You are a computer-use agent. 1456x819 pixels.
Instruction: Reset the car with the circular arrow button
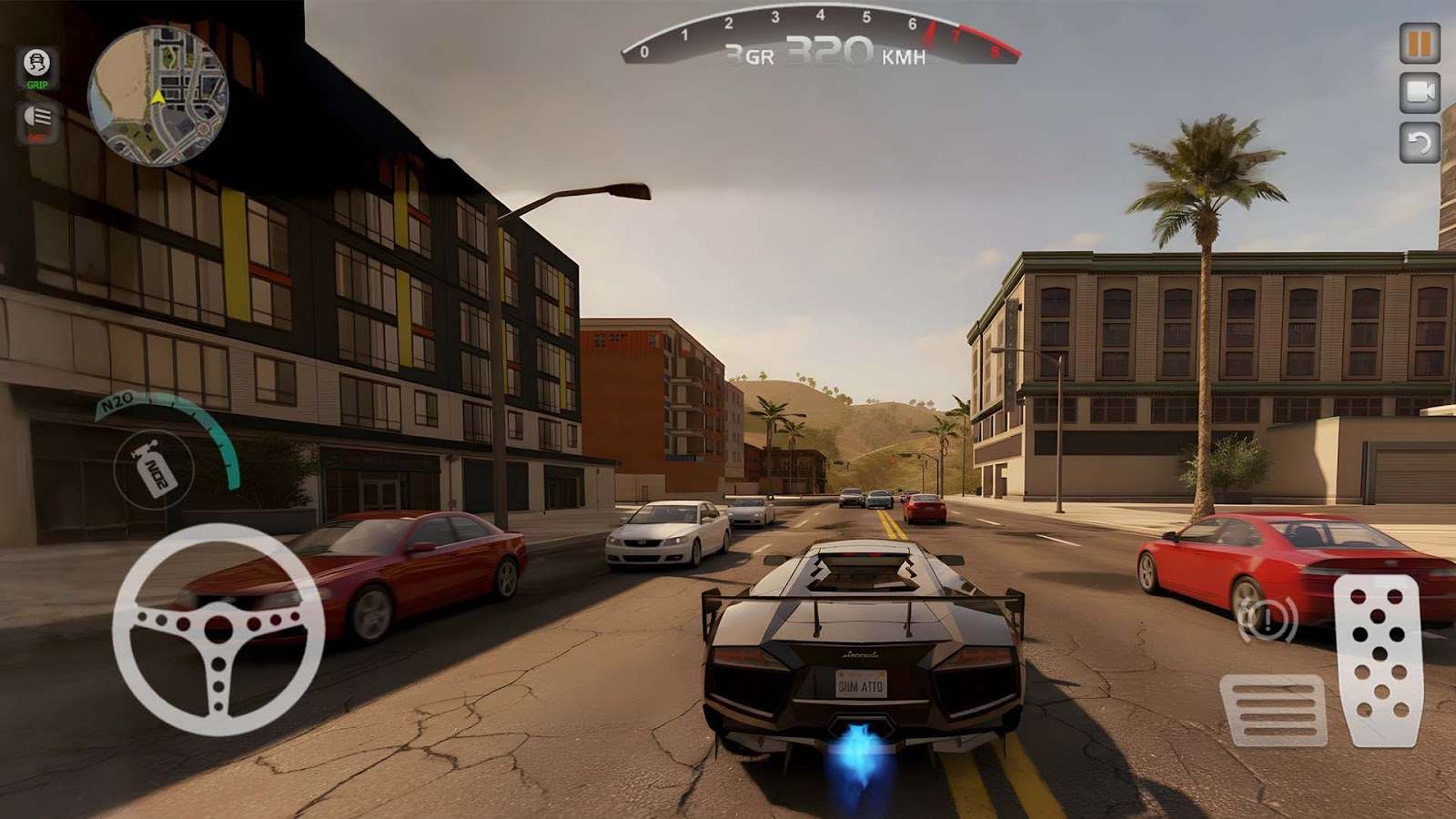1419,142
